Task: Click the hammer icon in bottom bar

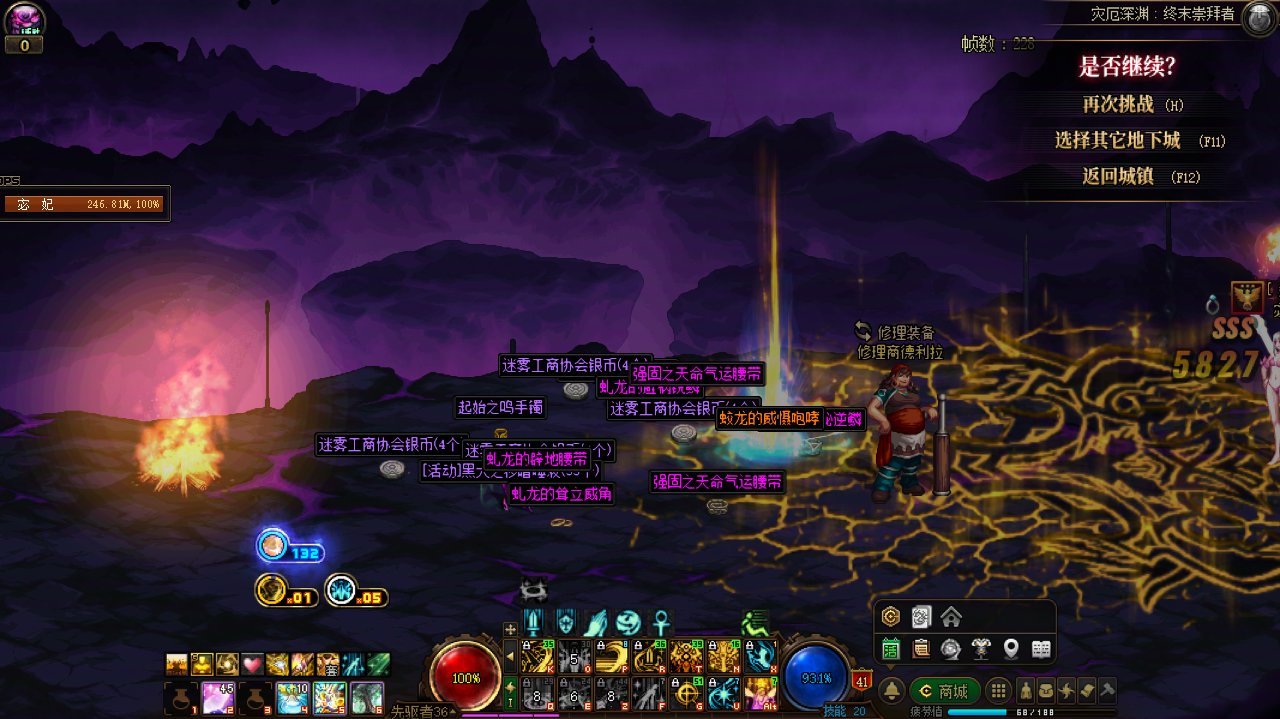Action: [x=1106, y=691]
